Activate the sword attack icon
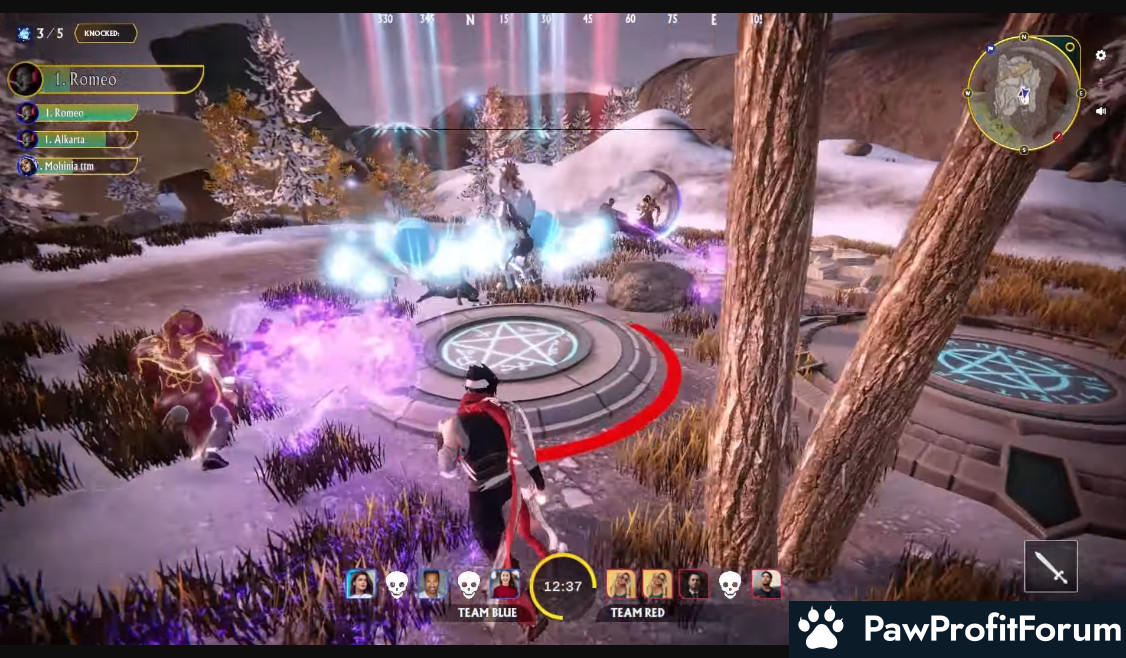Image resolution: width=1126 pixels, height=658 pixels. click(1051, 566)
